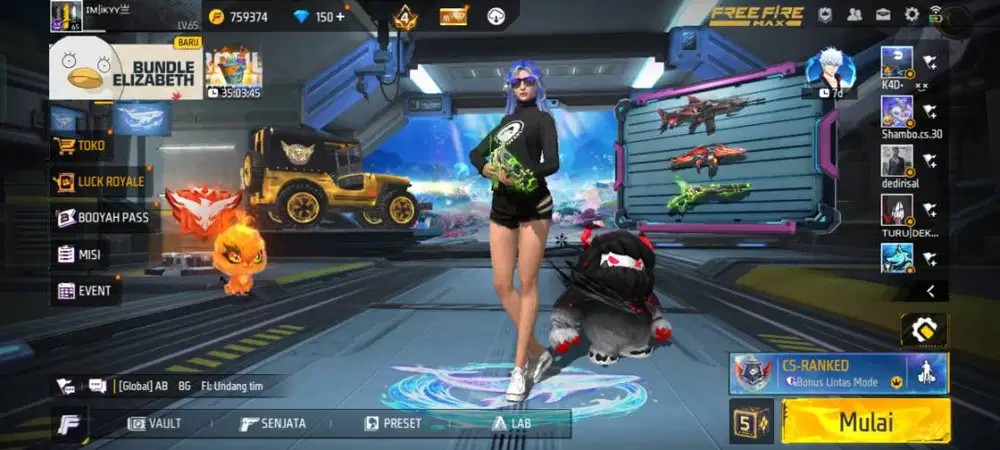Select friend dedirisal in the friends panel
This screenshot has height=450, width=1000.
click(897, 161)
